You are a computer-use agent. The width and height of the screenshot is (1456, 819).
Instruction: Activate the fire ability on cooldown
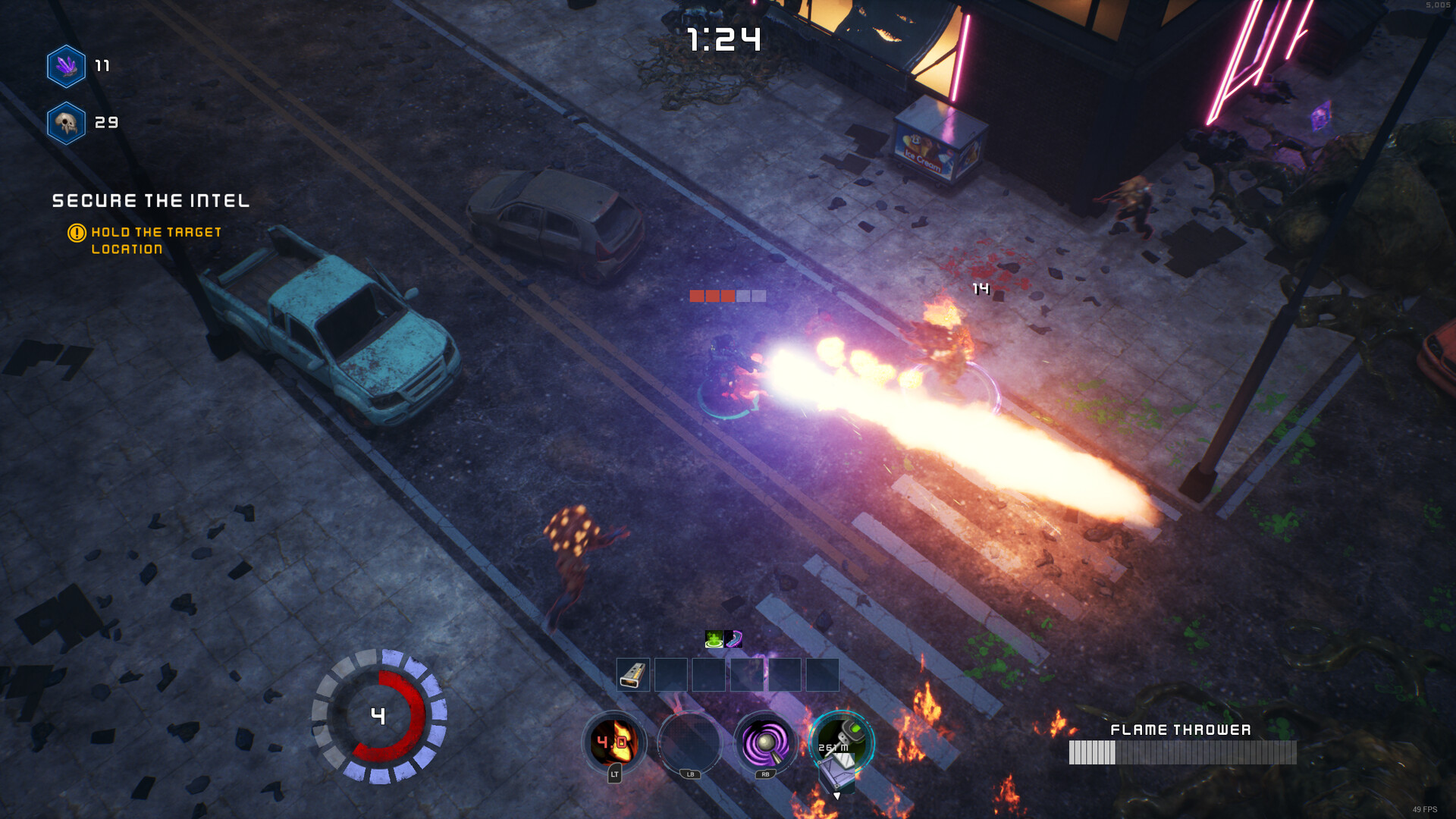[x=613, y=742]
